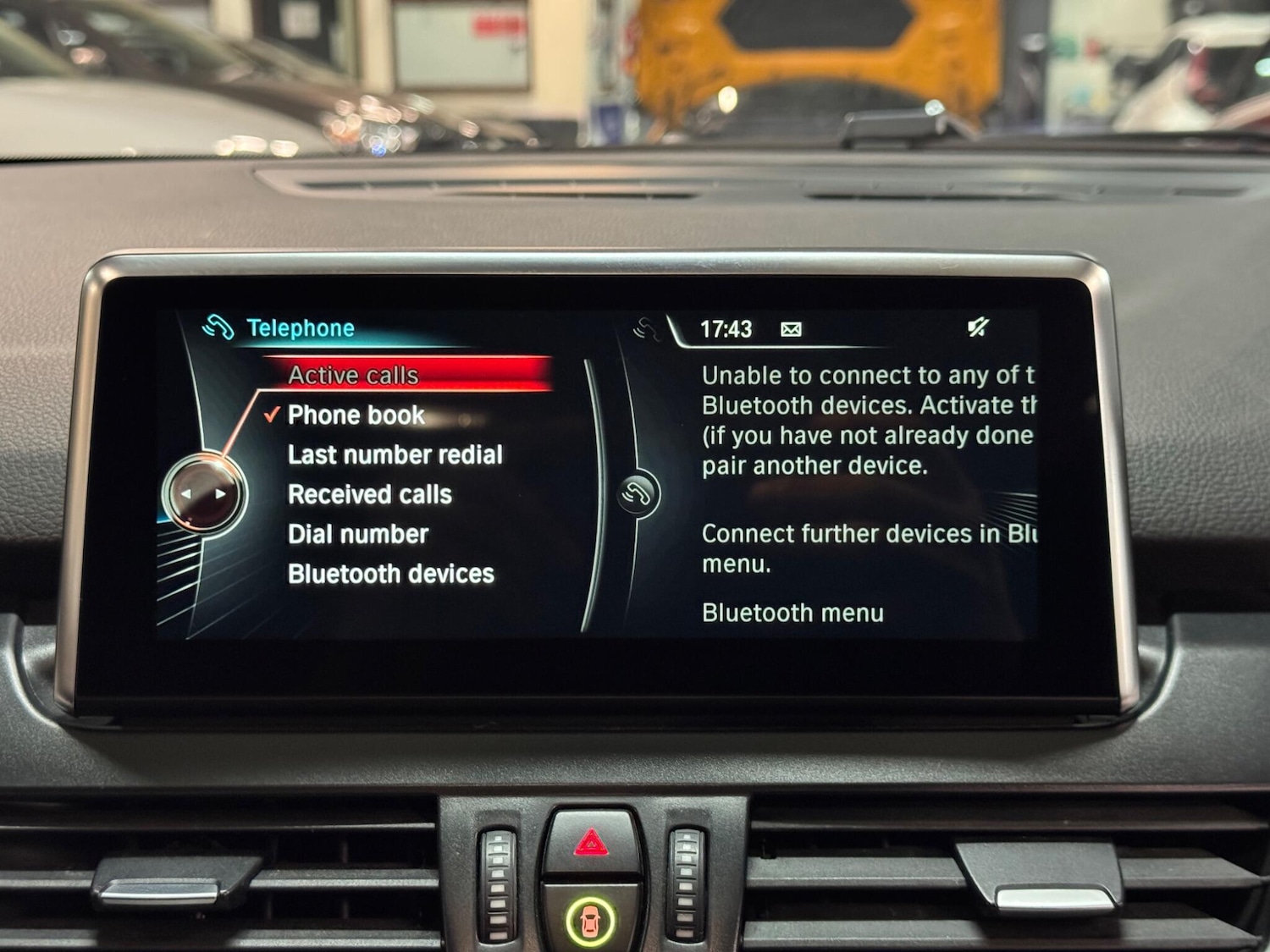Viewport: 1270px width, 952px height.
Task: Open the Received calls list
Action: (x=369, y=494)
